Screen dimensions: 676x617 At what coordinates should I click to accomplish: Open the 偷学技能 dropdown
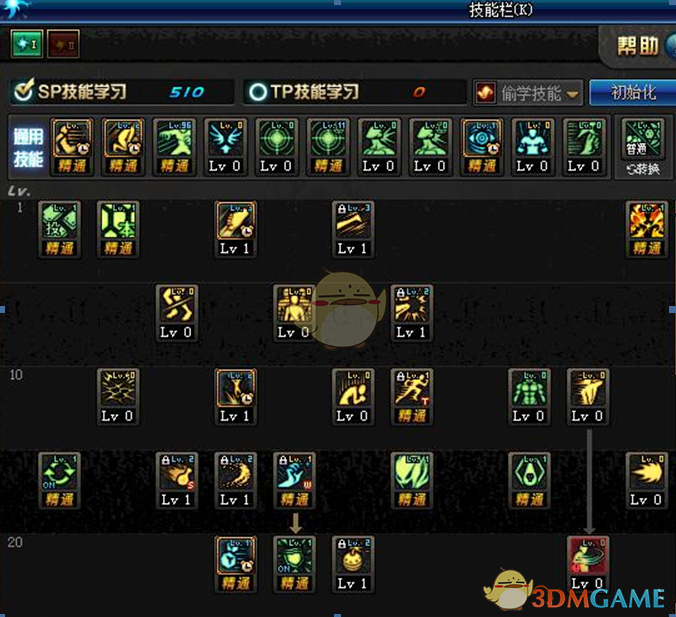(528, 93)
